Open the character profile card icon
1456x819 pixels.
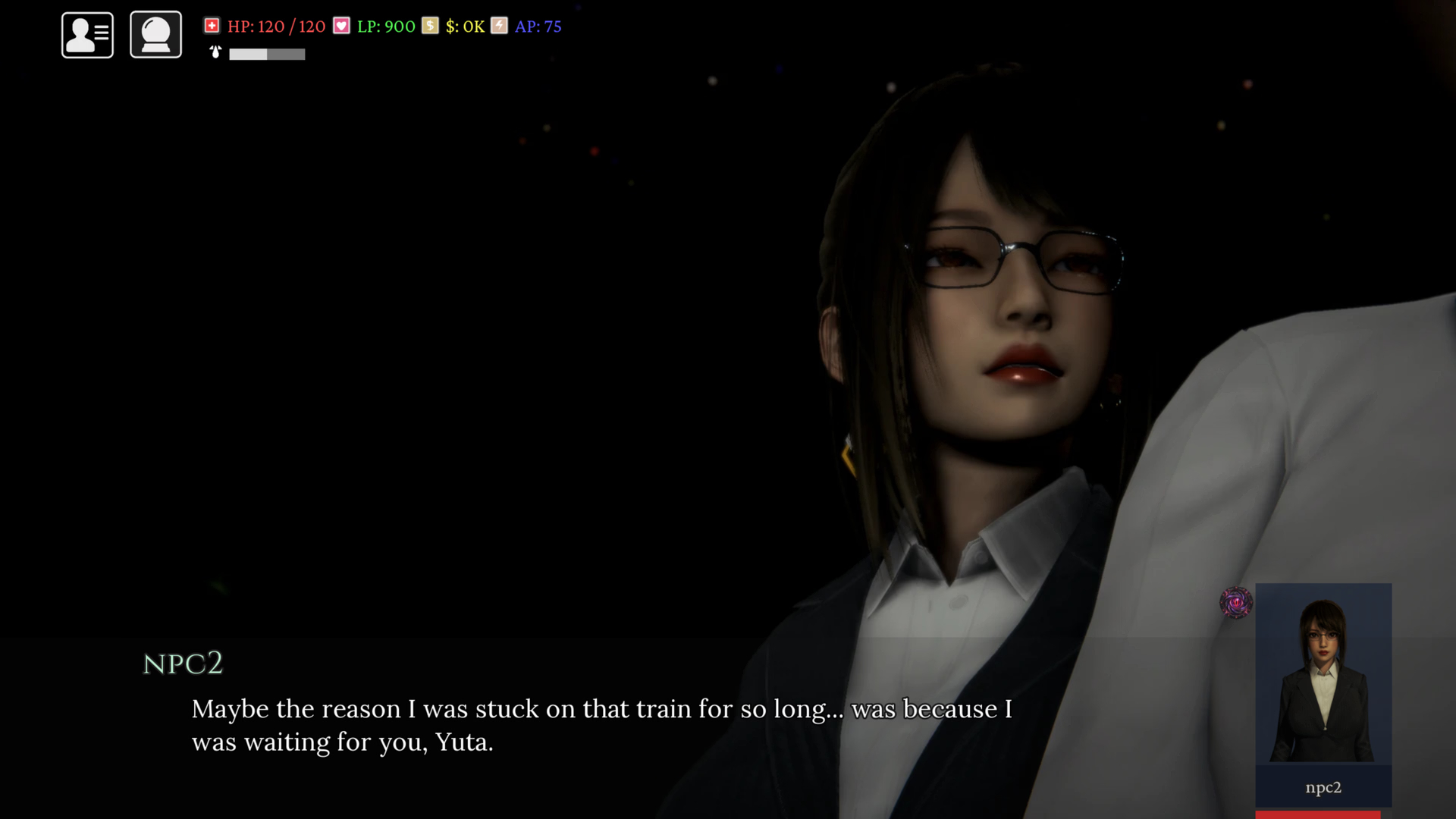click(87, 35)
